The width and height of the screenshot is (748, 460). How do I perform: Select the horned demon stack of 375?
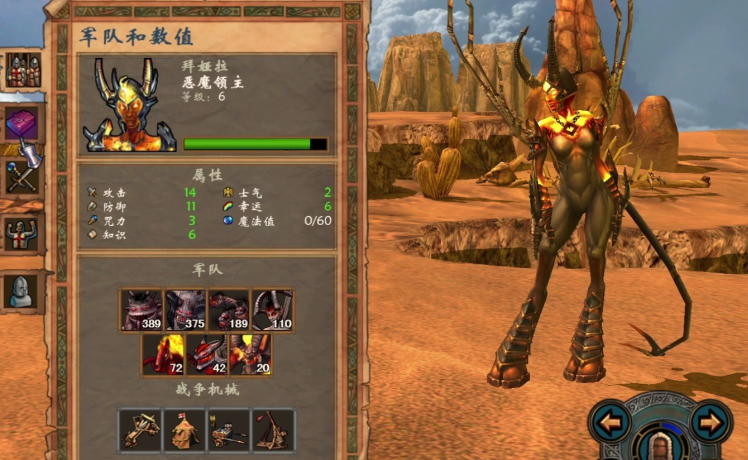[x=185, y=310]
